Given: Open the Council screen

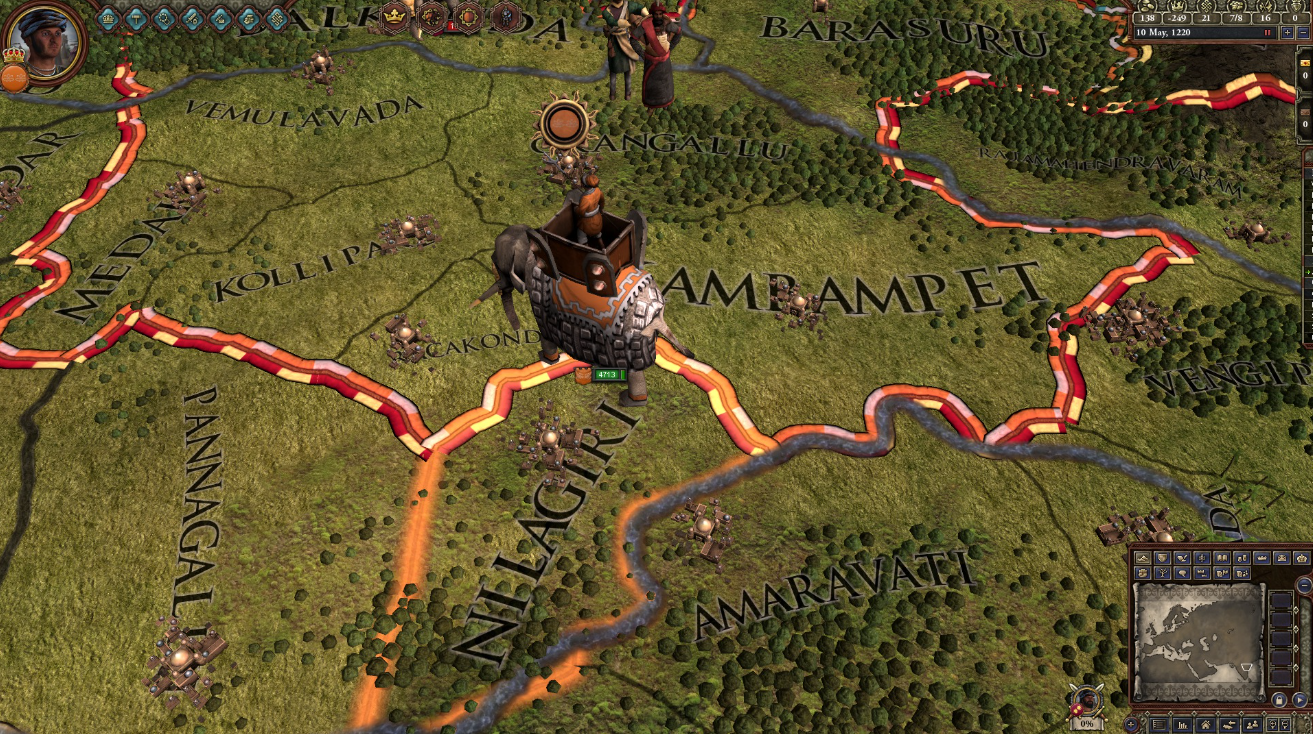Looking at the screenshot, I should [108, 19].
